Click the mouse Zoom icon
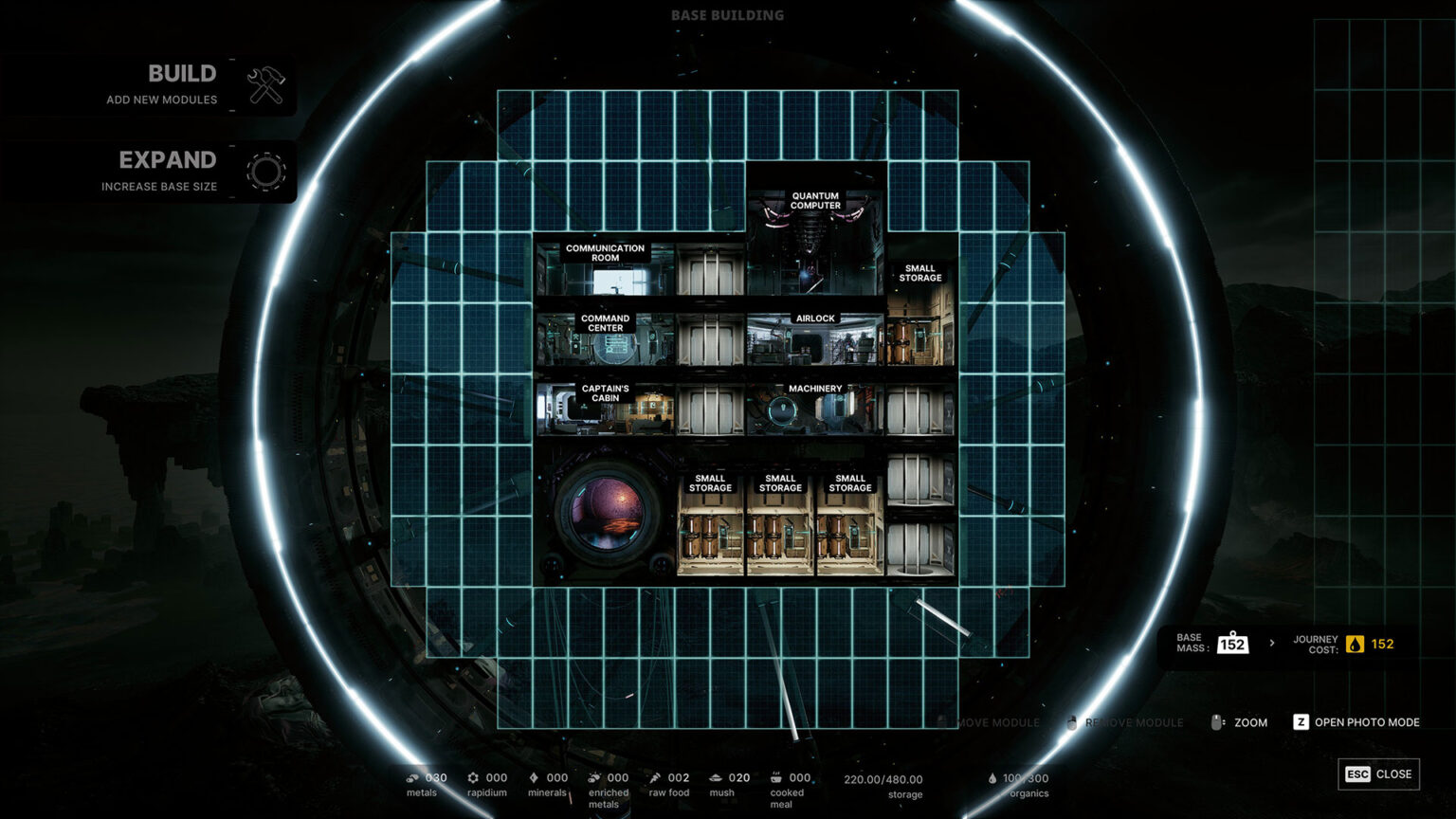This screenshot has width=1456, height=819. click(x=1218, y=721)
